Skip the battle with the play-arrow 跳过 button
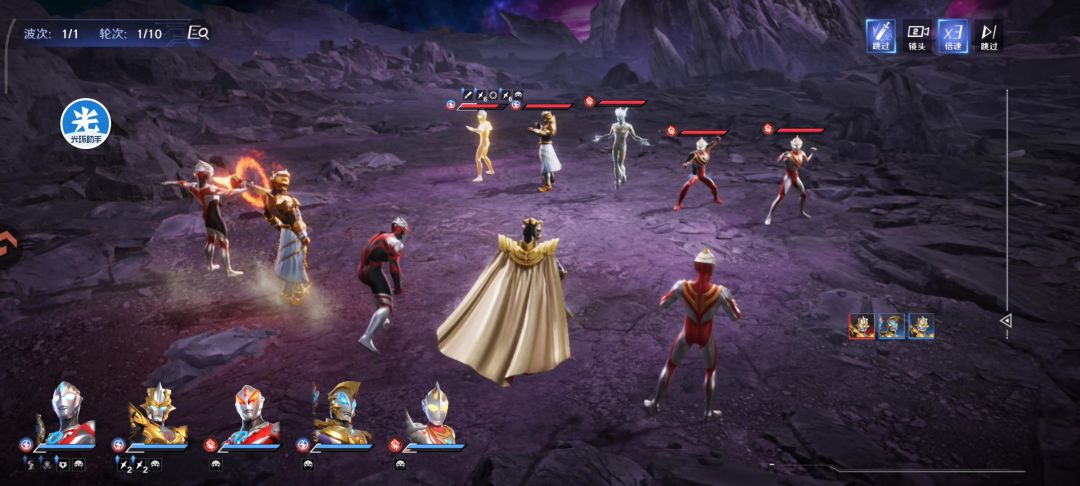 pyautogui.click(x=989, y=36)
